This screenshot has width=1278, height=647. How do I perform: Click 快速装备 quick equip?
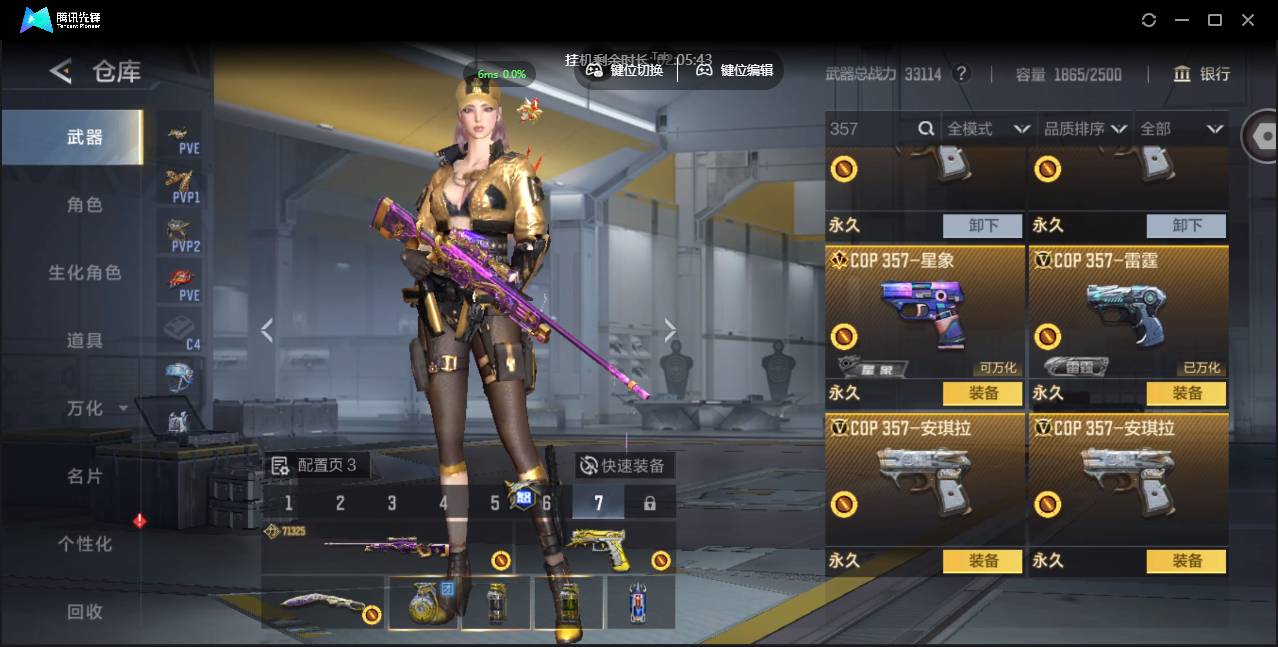coord(624,466)
